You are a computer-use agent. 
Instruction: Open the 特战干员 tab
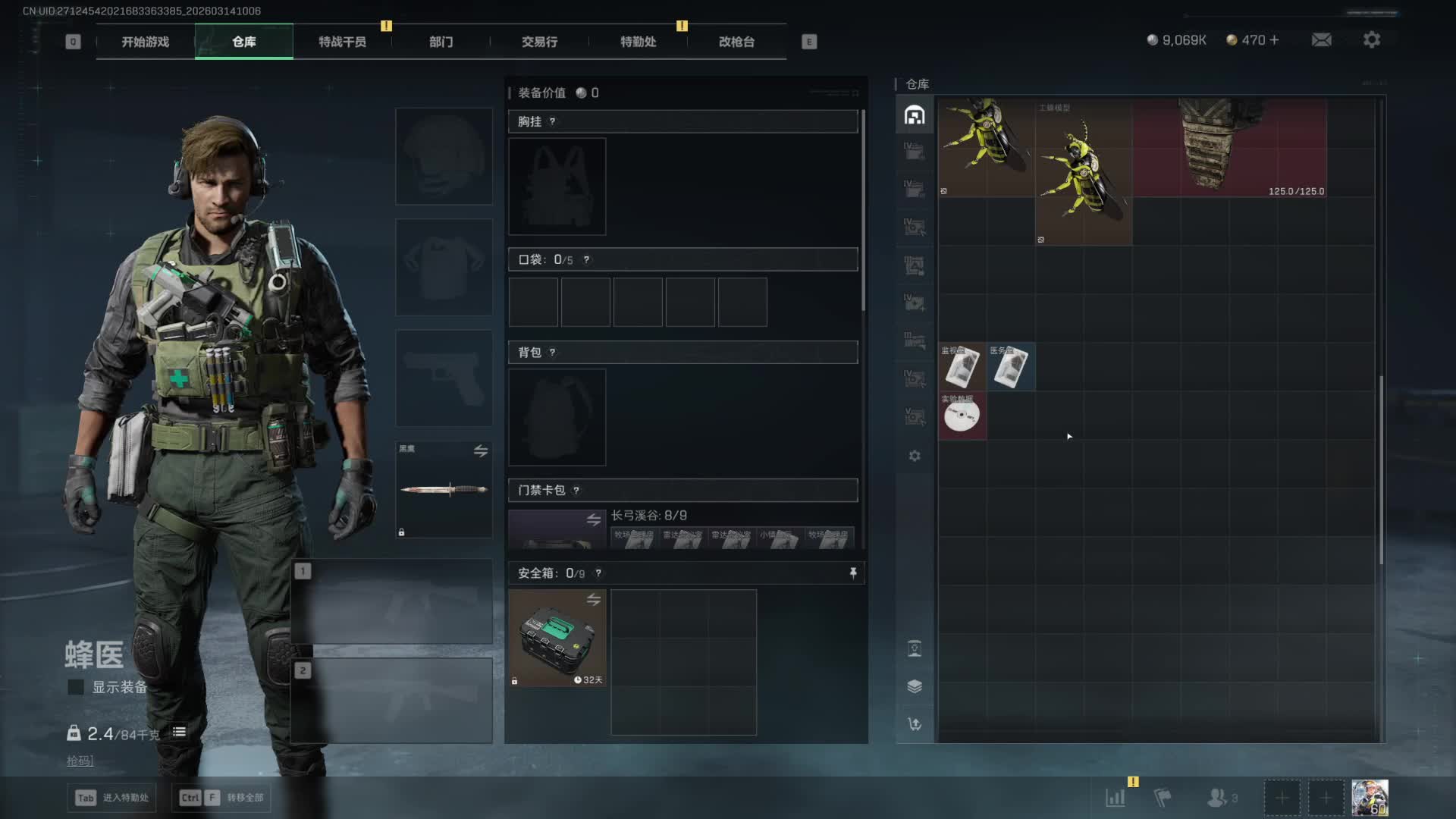tap(342, 42)
